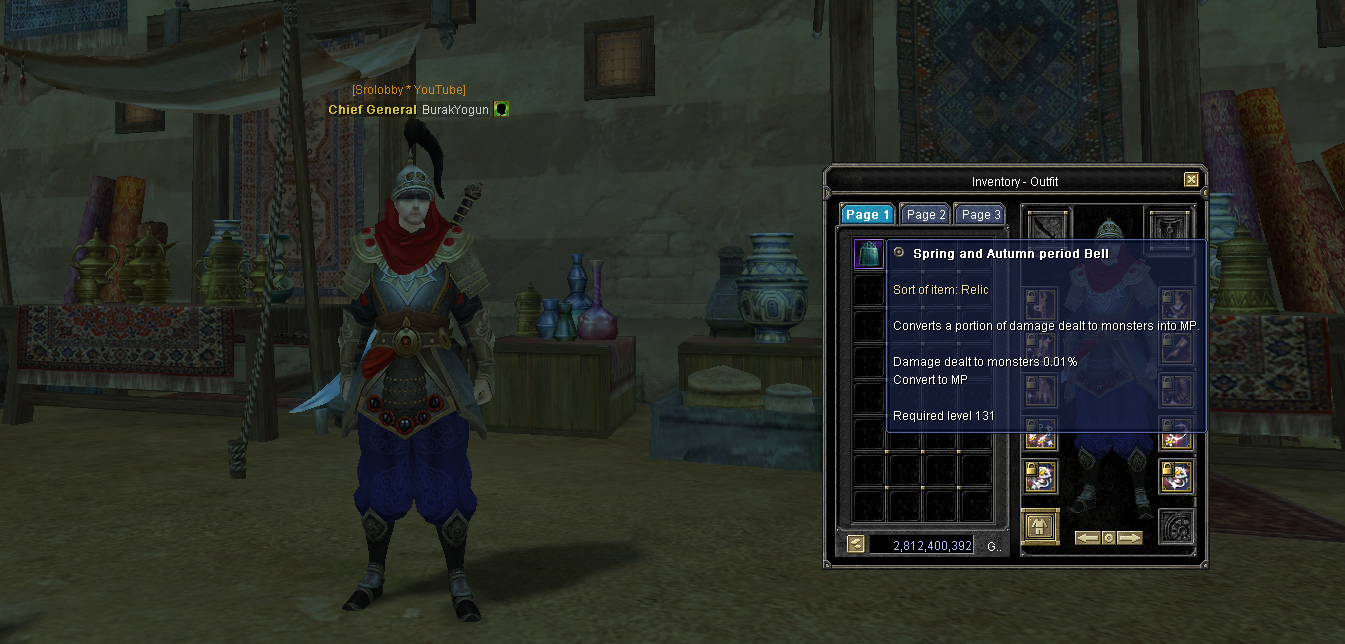Rotate character preview with left arrow
This screenshot has height=644, width=1345.
click(x=1087, y=538)
